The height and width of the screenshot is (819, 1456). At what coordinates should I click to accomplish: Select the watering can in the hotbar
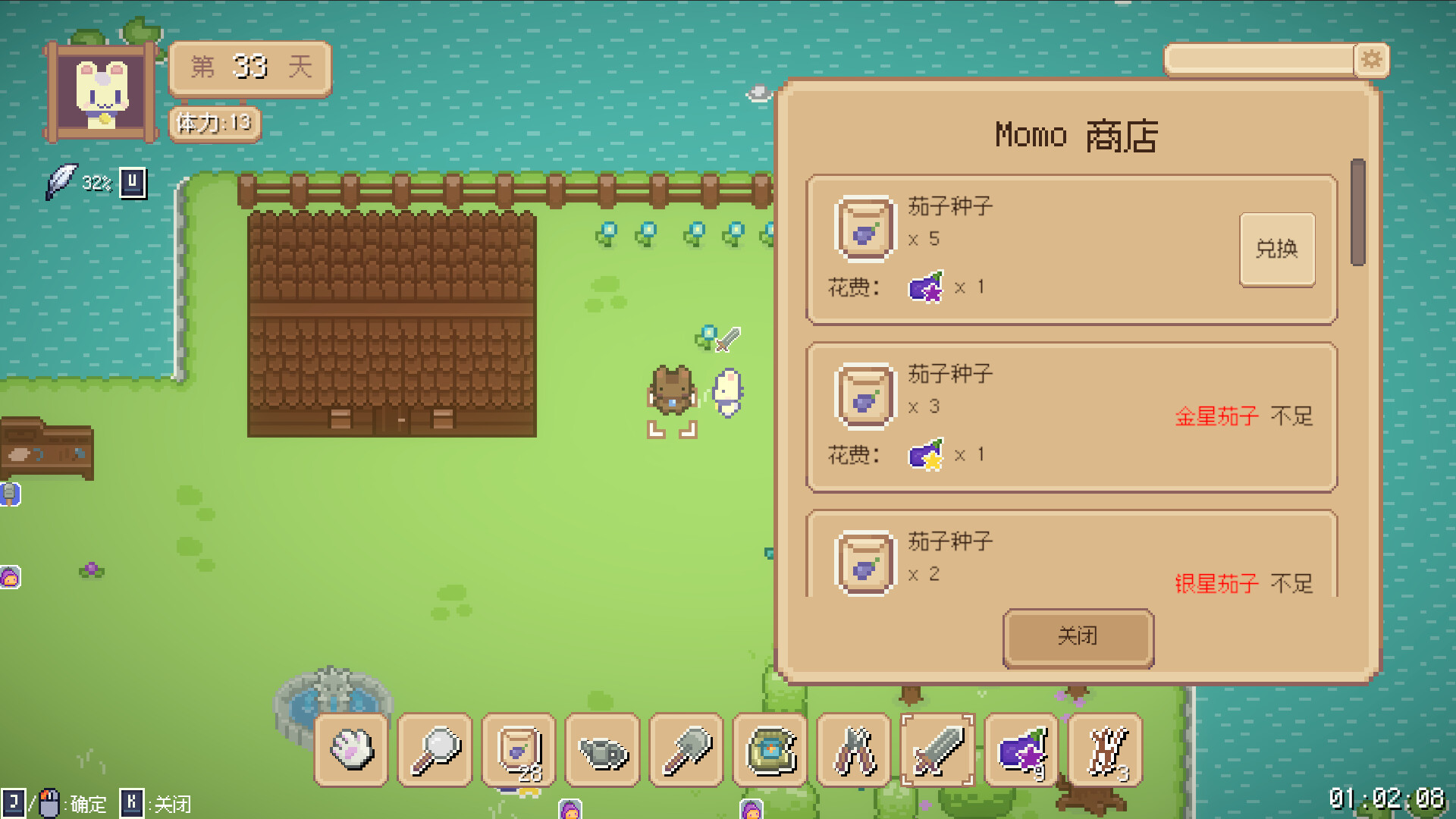tap(602, 750)
